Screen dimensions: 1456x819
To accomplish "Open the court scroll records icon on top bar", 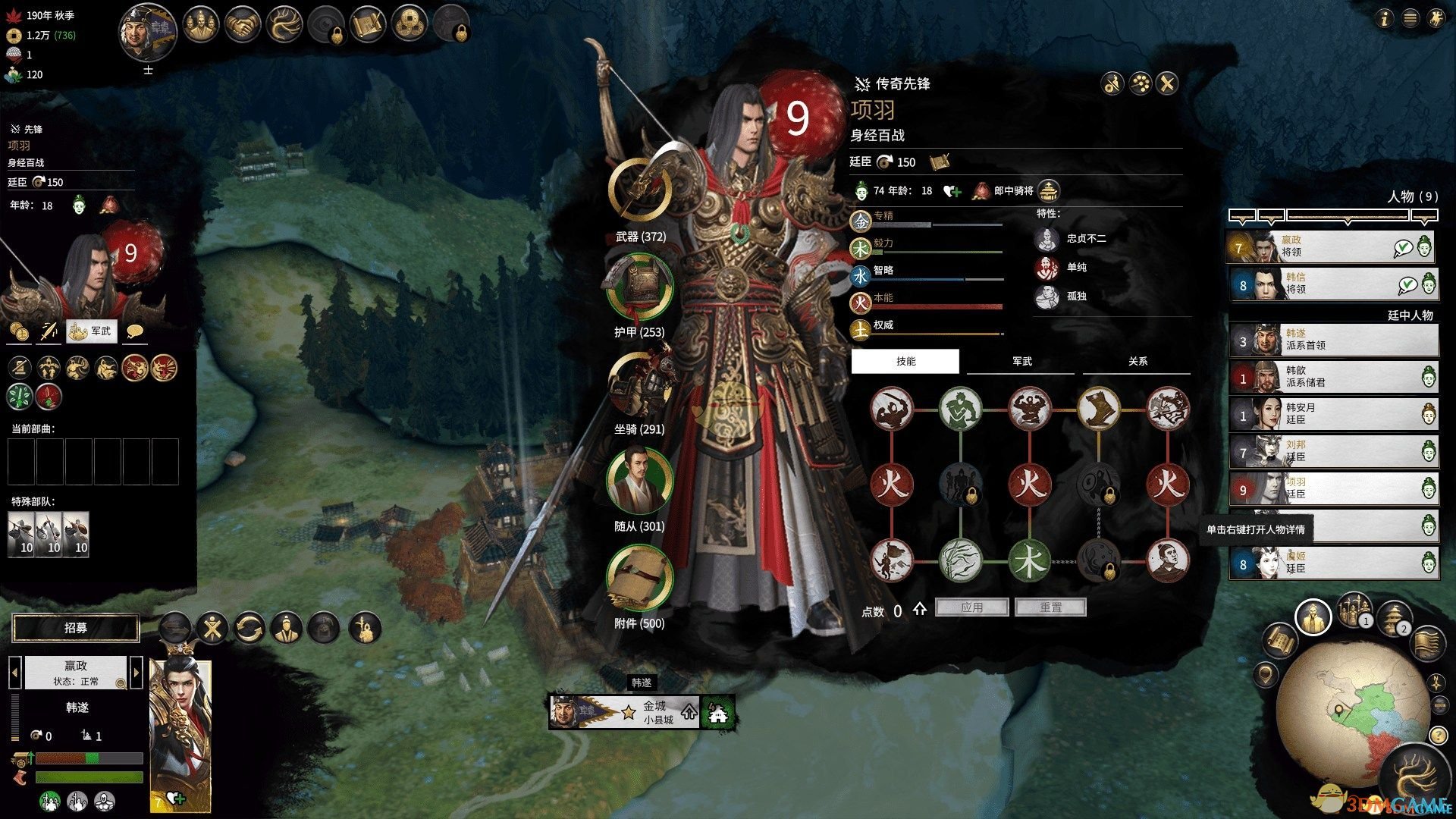I will 369,24.
